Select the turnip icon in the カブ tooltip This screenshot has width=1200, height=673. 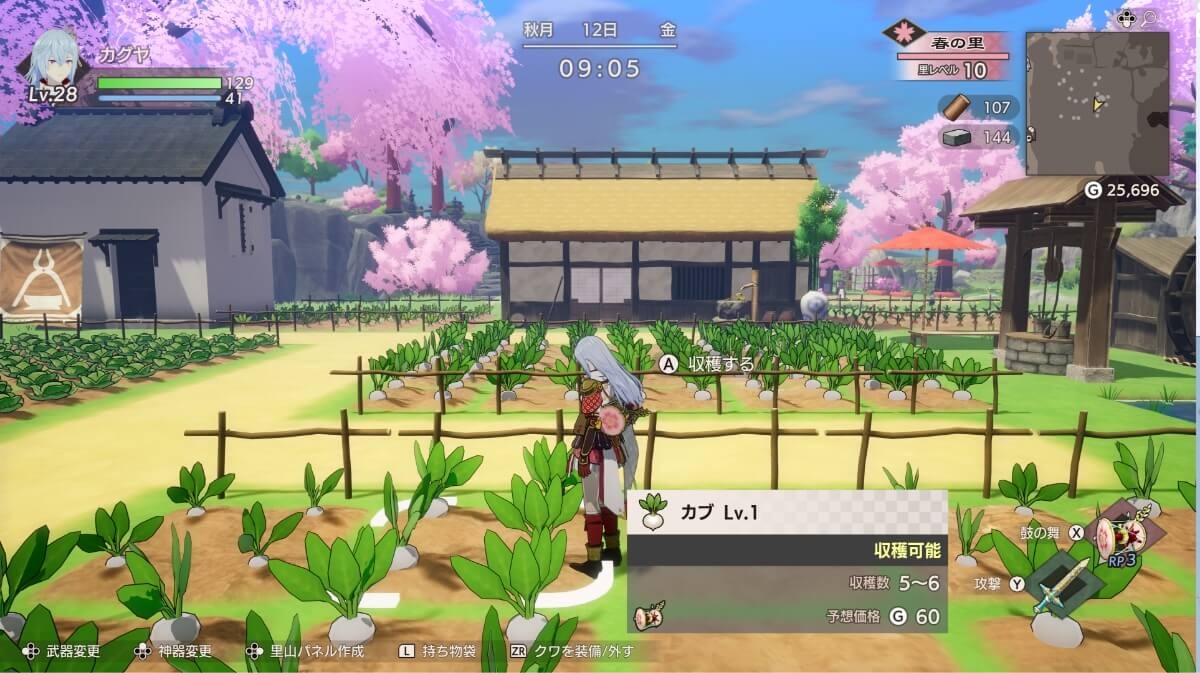[653, 512]
